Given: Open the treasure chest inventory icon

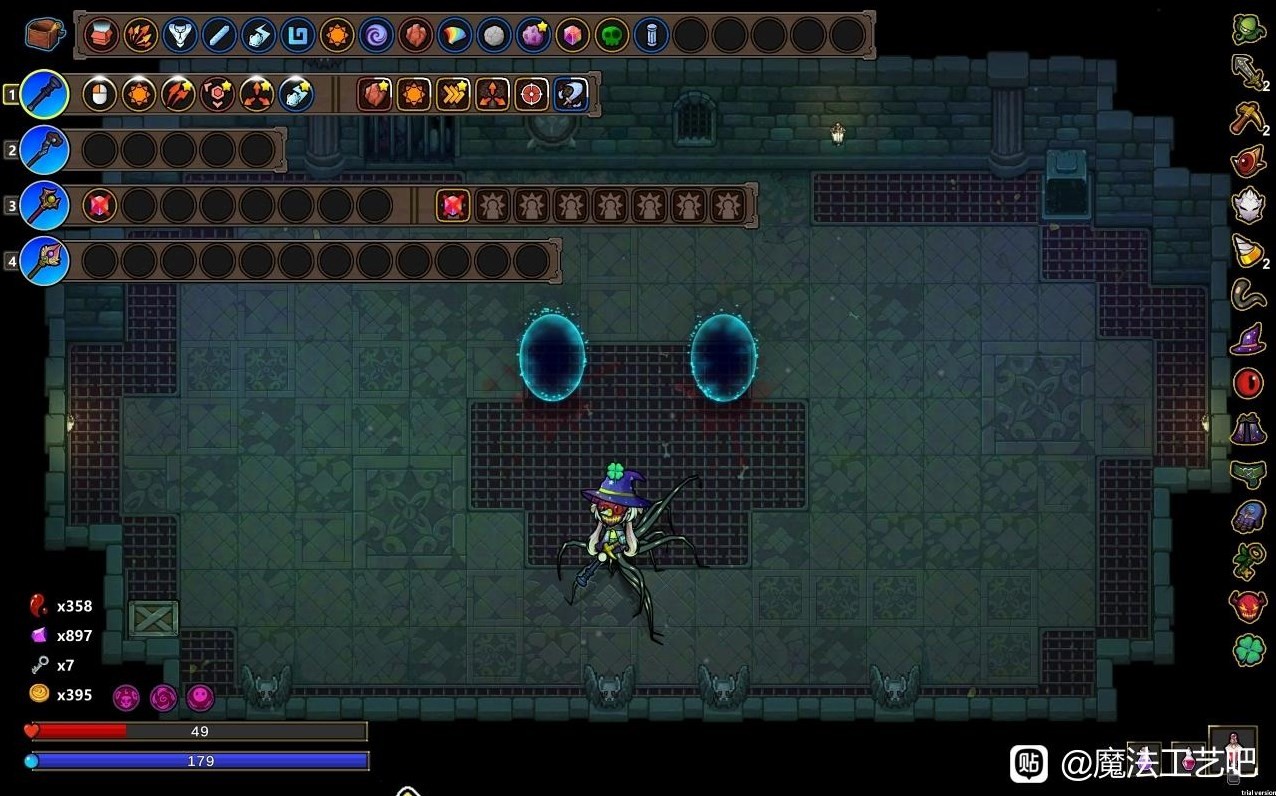Looking at the screenshot, I should [x=45, y=35].
